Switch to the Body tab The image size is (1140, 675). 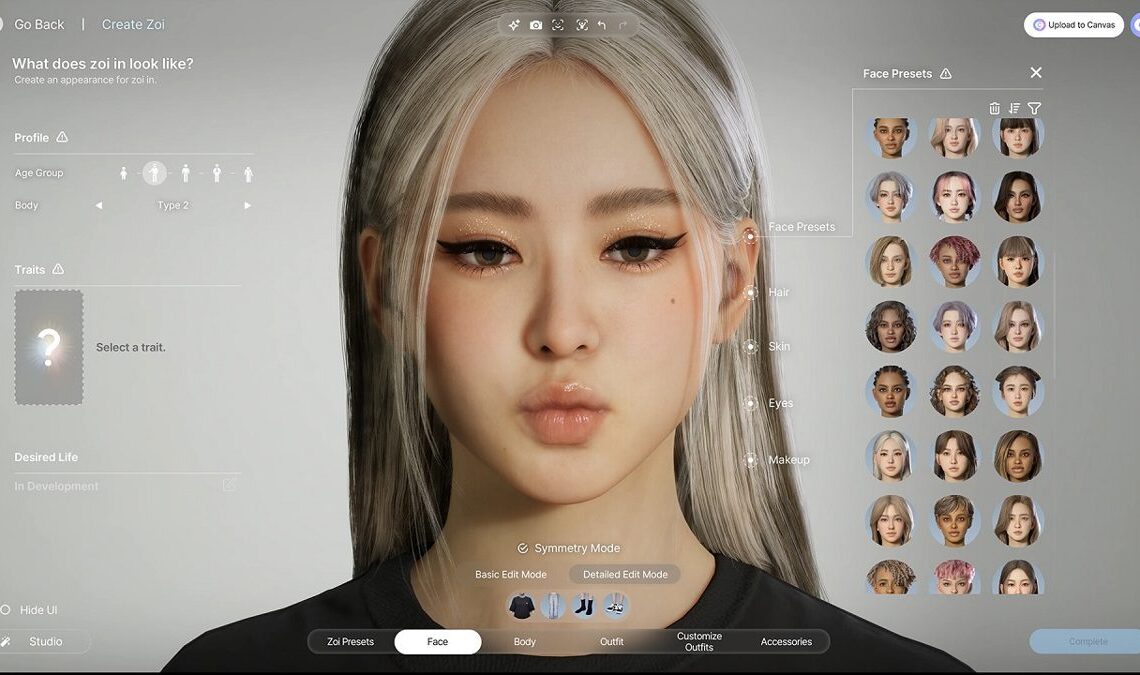click(525, 642)
